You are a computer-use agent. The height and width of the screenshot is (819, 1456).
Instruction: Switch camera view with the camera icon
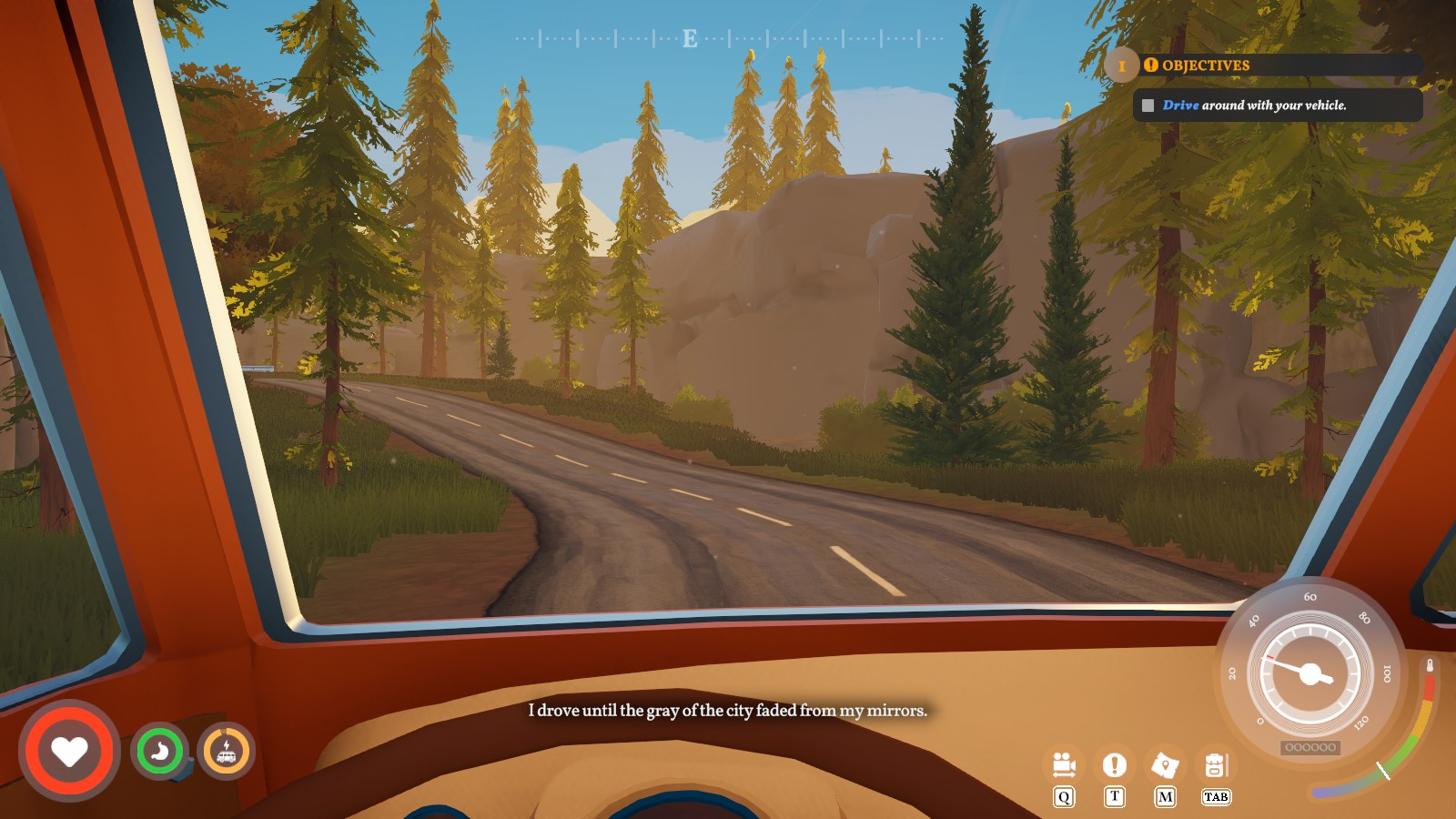coord(1064,765)
